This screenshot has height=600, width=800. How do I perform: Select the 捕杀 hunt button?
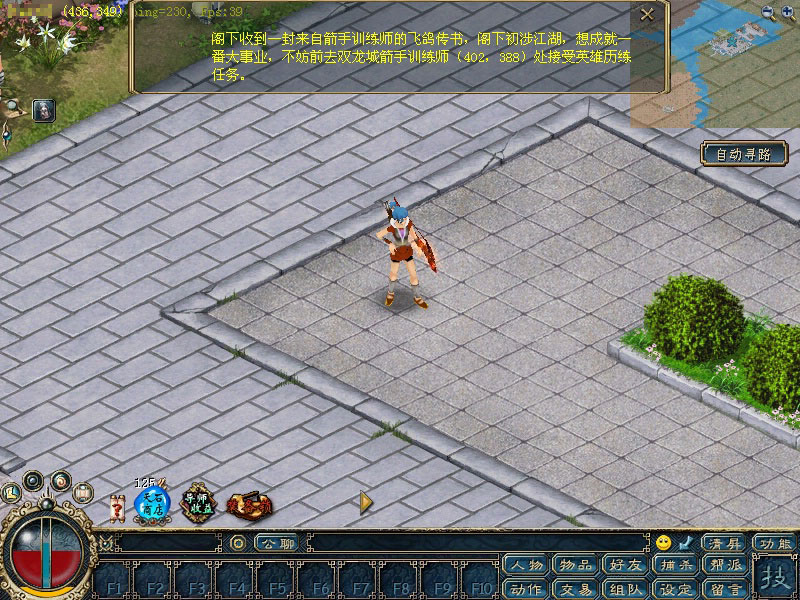tap(676, 566)
